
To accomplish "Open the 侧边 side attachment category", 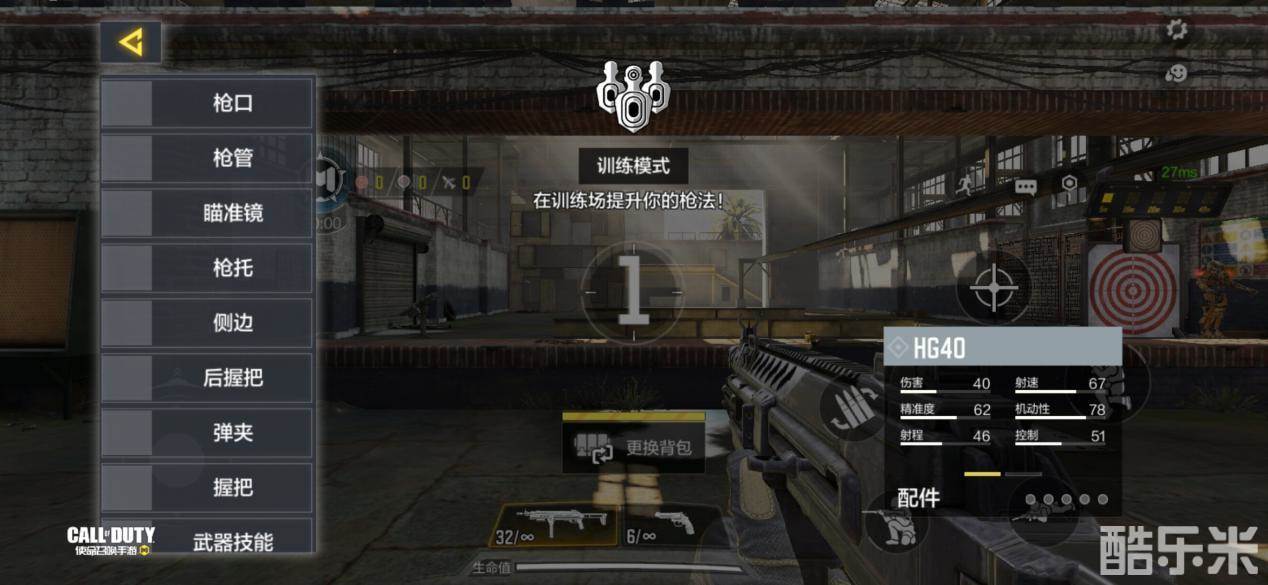I will coord(208,323).
